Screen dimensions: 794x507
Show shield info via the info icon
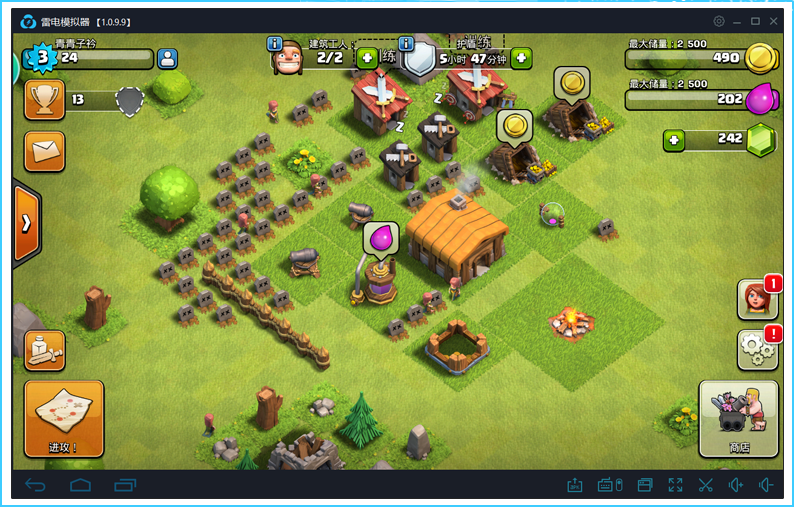tap(406, 44)
